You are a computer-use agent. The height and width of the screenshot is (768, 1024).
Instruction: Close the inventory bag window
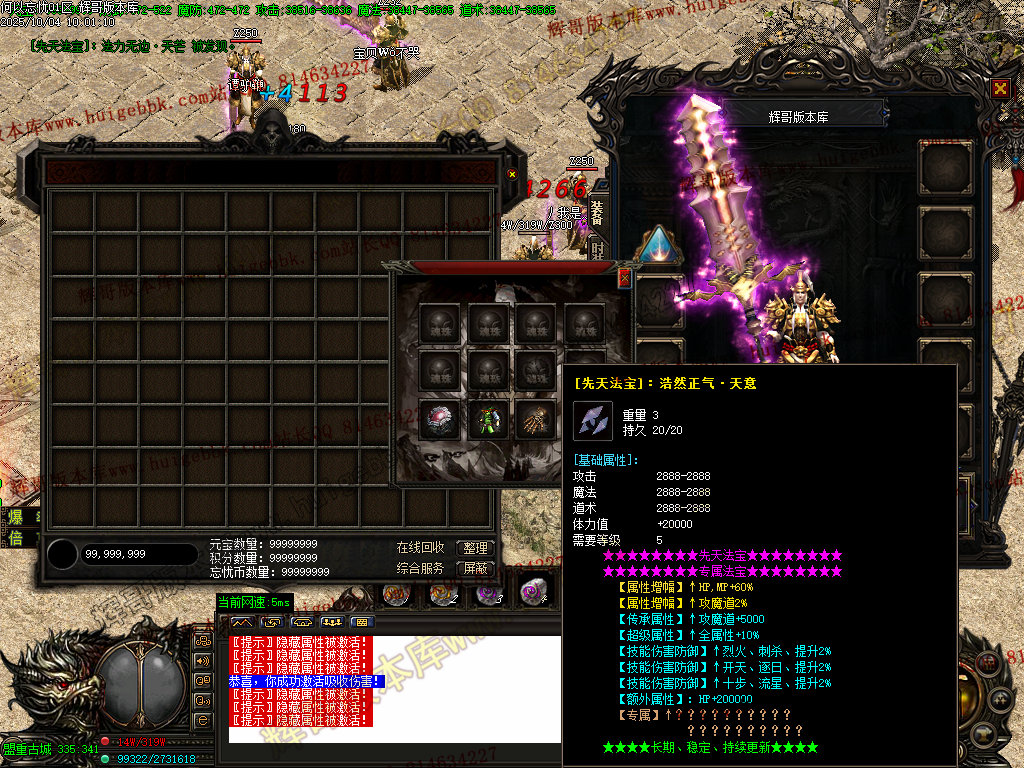512,174
